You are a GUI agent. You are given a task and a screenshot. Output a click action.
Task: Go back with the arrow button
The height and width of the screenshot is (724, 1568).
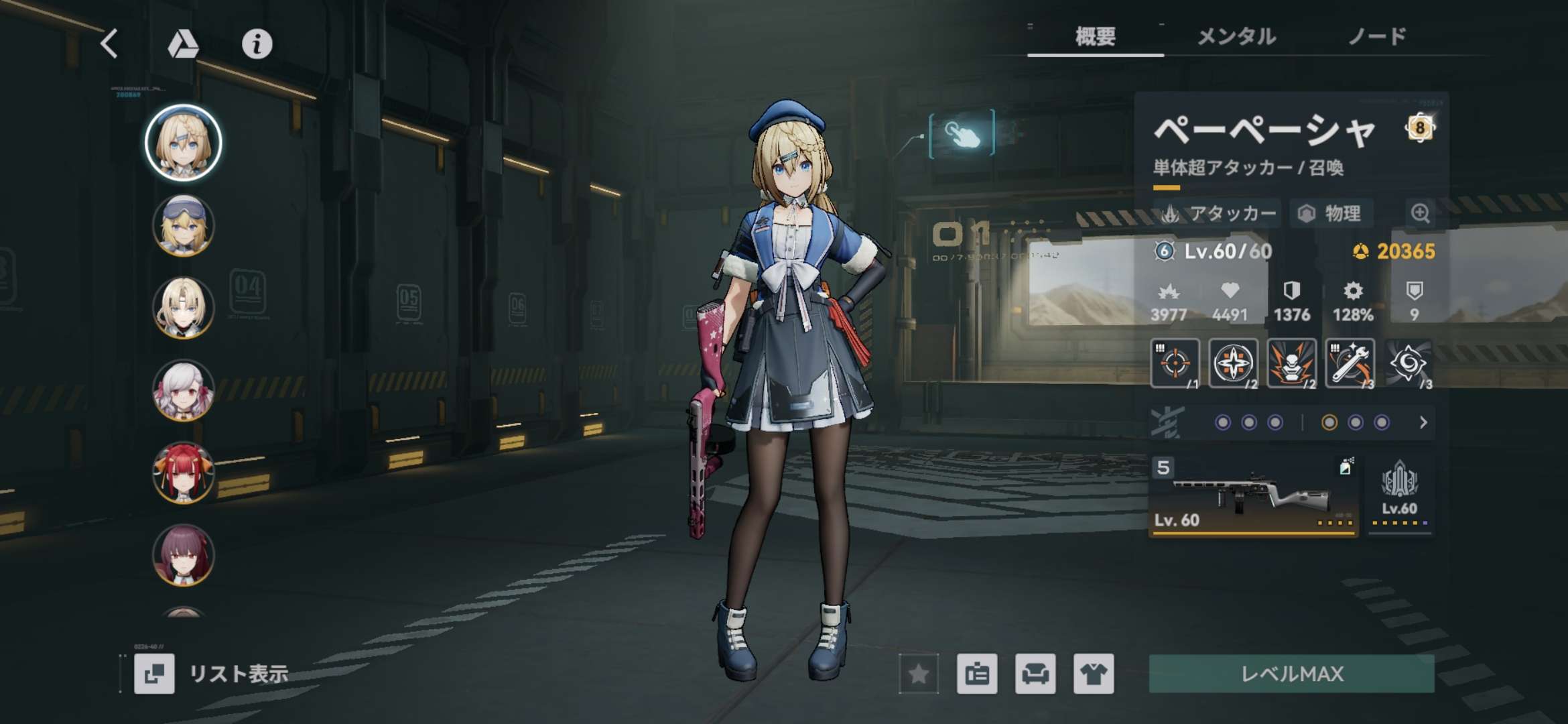(110, 44)
